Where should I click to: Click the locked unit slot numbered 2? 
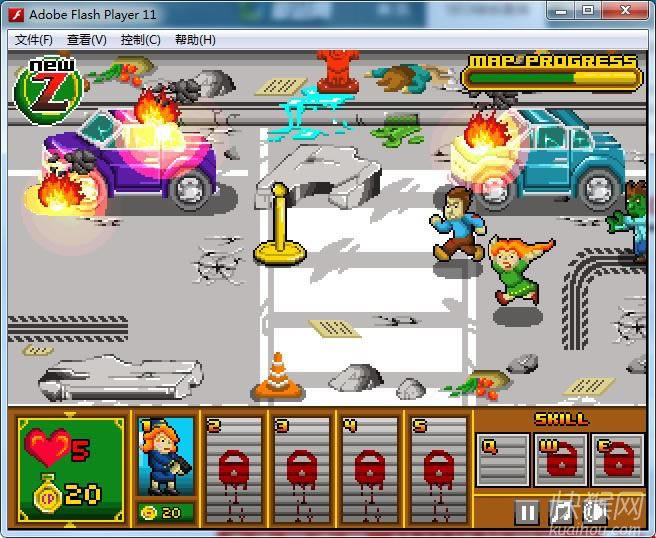click(233, 465)
